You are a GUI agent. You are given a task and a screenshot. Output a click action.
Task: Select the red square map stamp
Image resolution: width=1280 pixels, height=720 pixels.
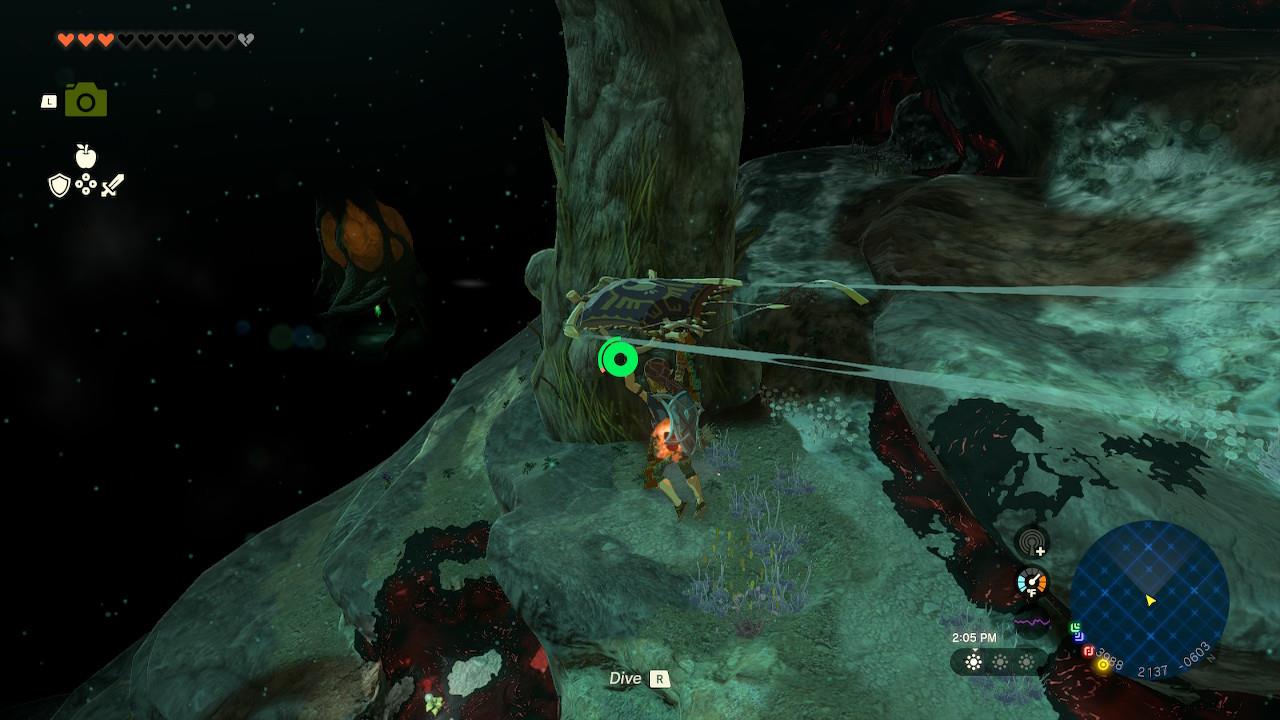(1088, 651)
